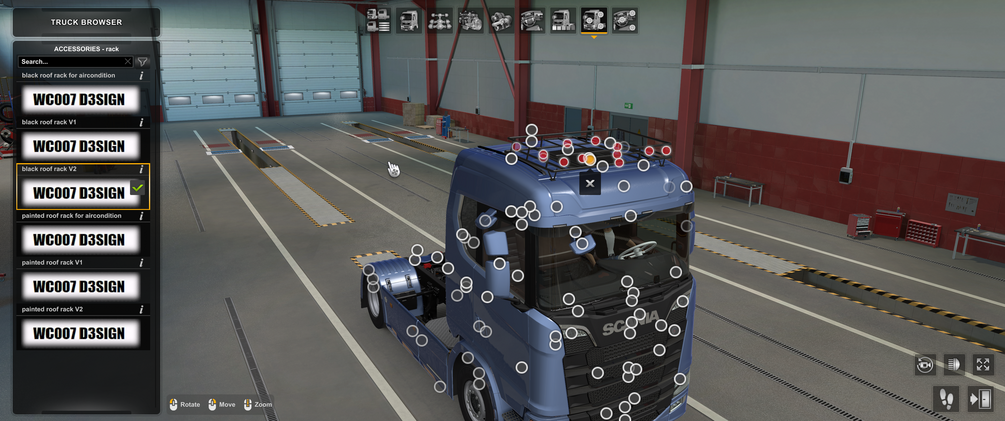The image size is (1005, 421).
Task: Click the accessory search field
Action: [72, 62]
